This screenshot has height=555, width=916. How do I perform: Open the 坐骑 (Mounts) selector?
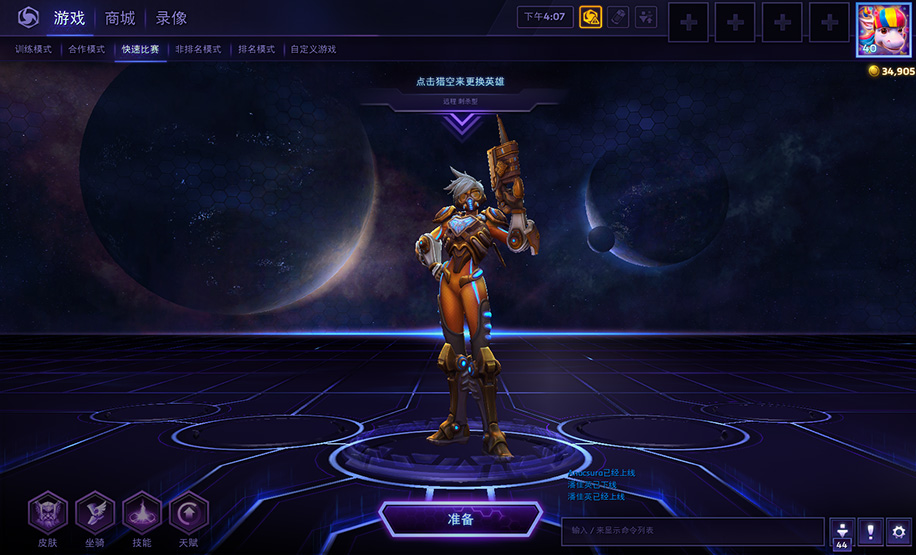[x=95, y=513]
